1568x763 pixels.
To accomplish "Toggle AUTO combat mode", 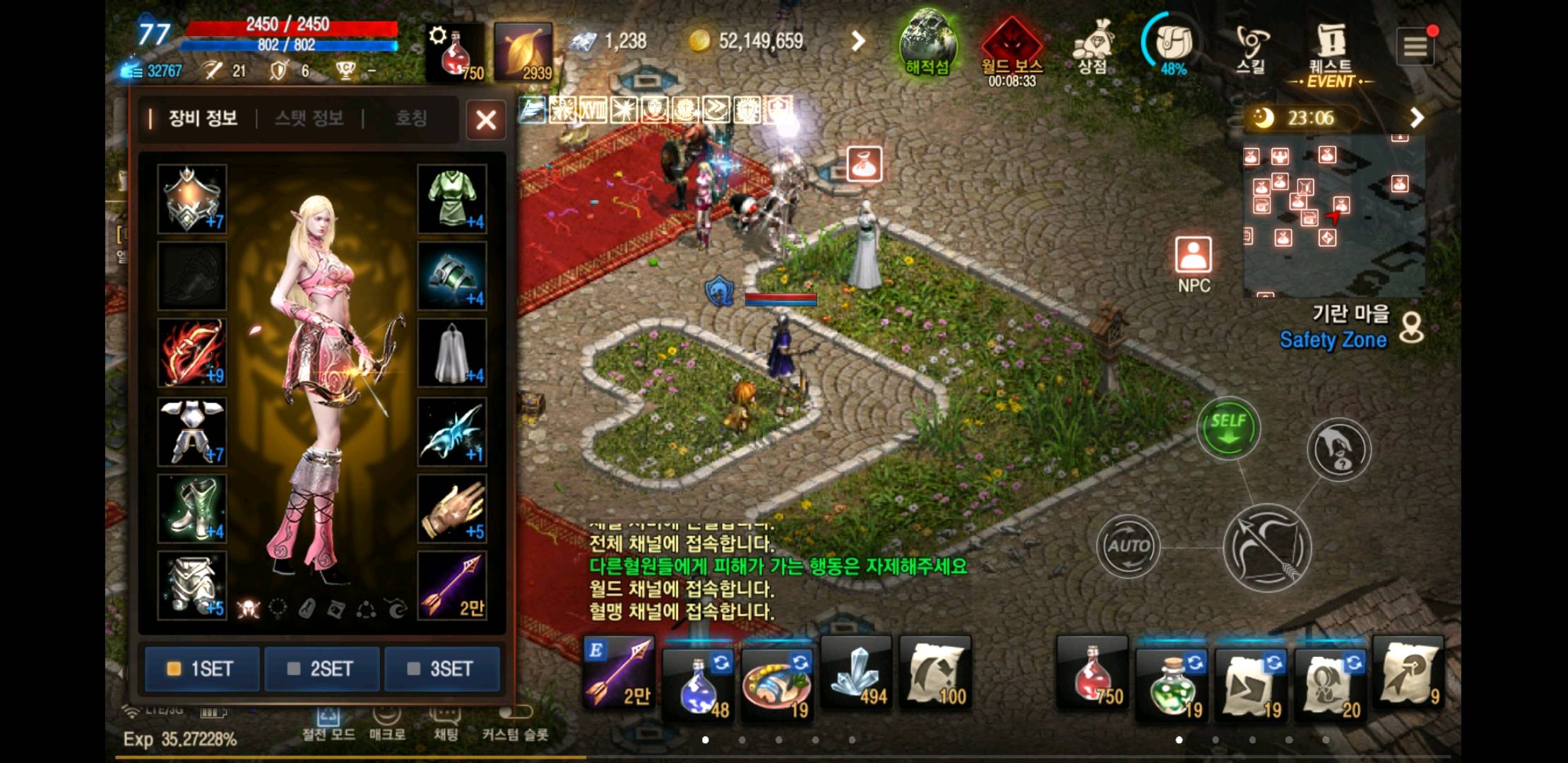I will click(1128, 545).
